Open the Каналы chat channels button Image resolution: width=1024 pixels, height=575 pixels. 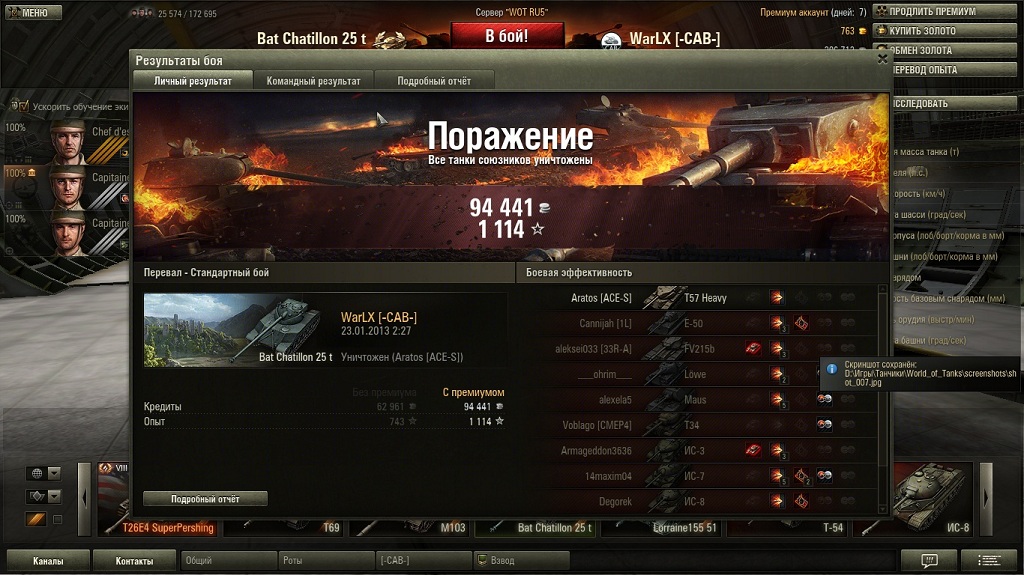tap(49, 561)
